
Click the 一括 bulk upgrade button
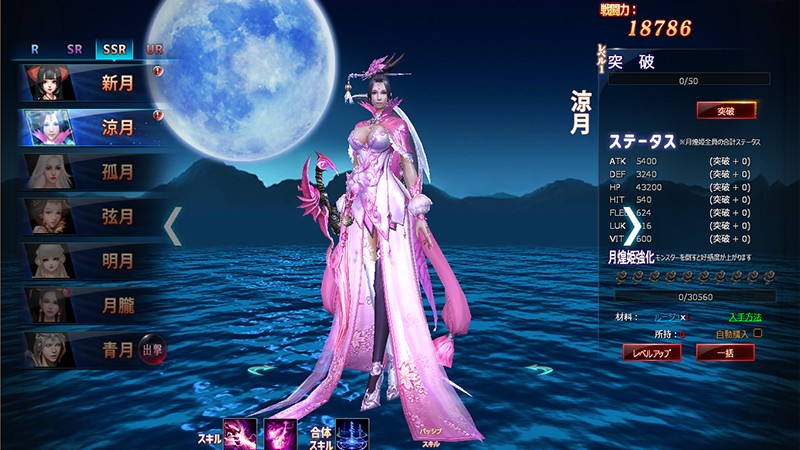tap(725, 352)
